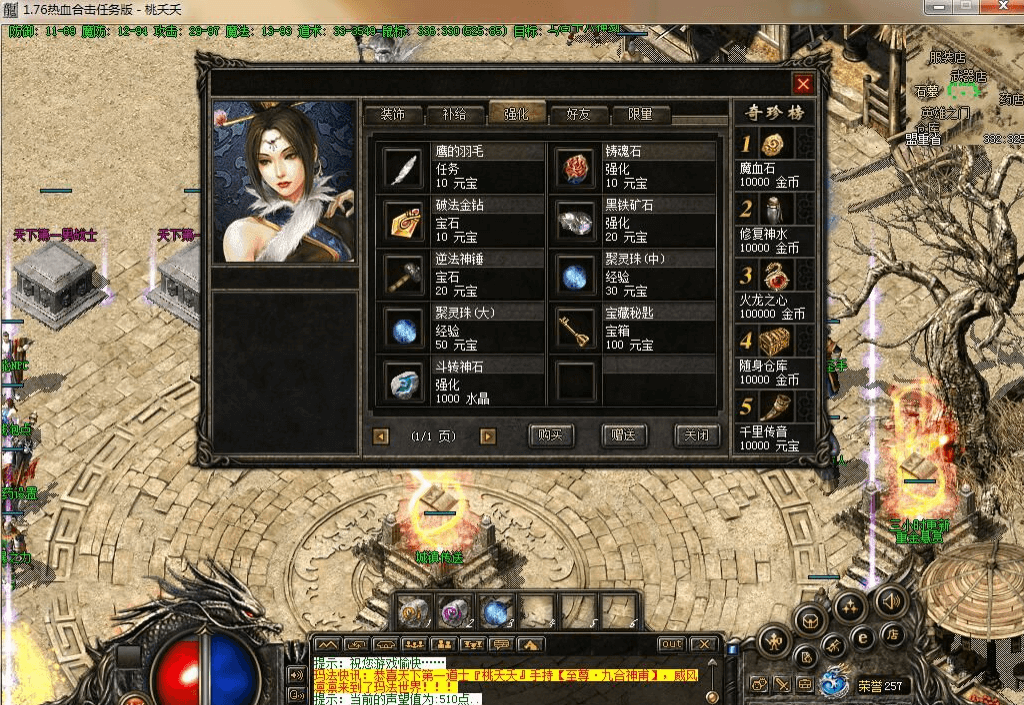Viewport: 1024px width, 705px height.
Task: Pick the 黑铁矿石 ore item
Action: [574, 220]
